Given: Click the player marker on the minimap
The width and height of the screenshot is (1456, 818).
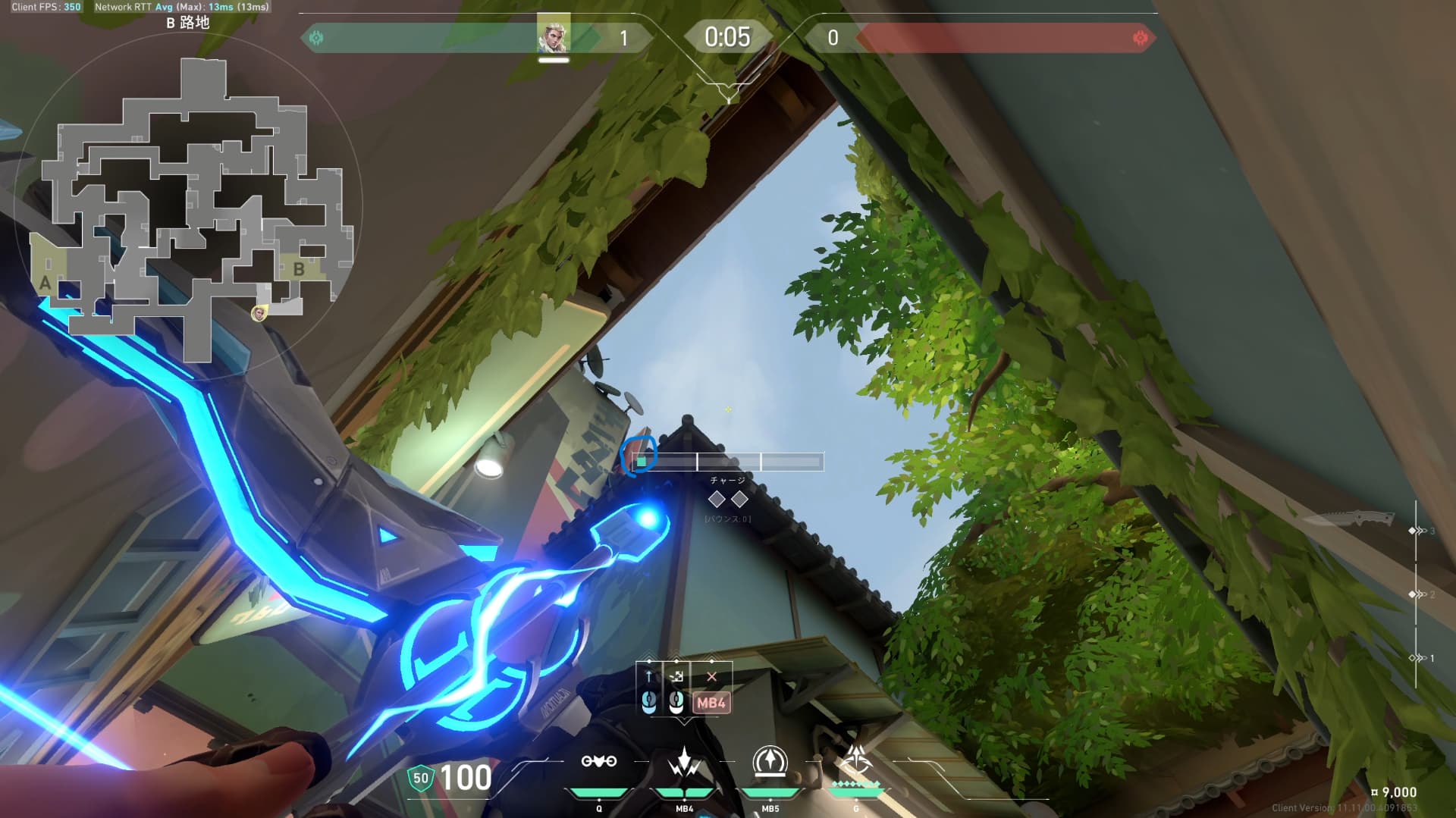Looking at the screenshot, I should click(259, 312).
